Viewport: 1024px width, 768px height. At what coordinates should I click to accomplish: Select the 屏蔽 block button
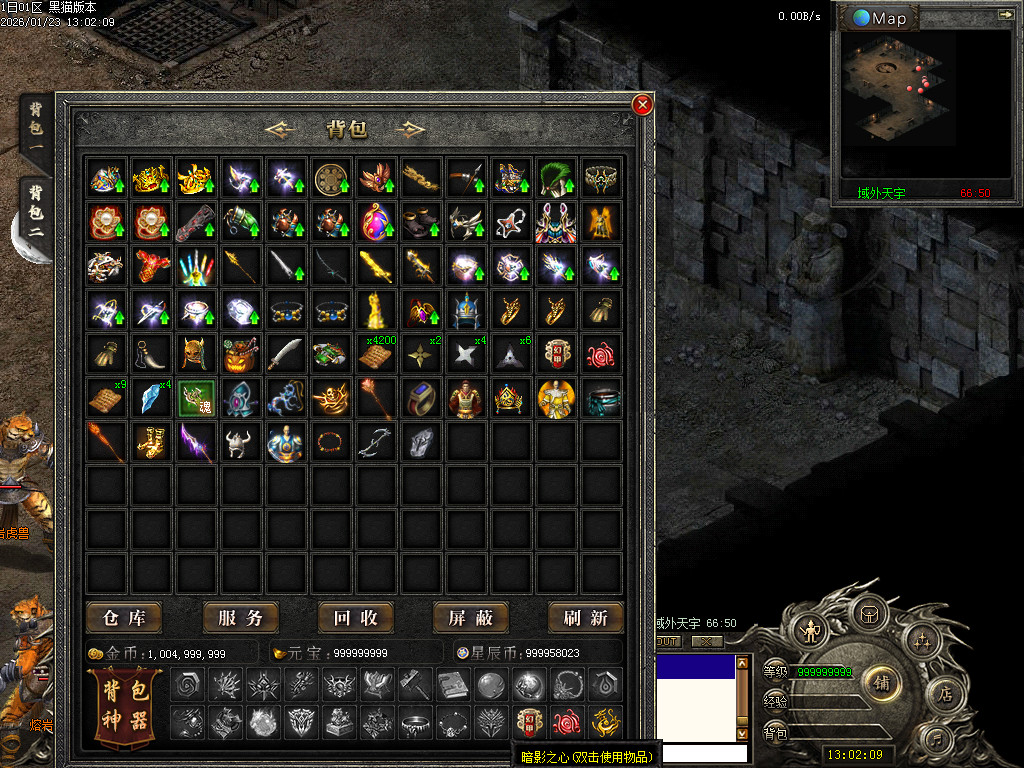(470, 617)
